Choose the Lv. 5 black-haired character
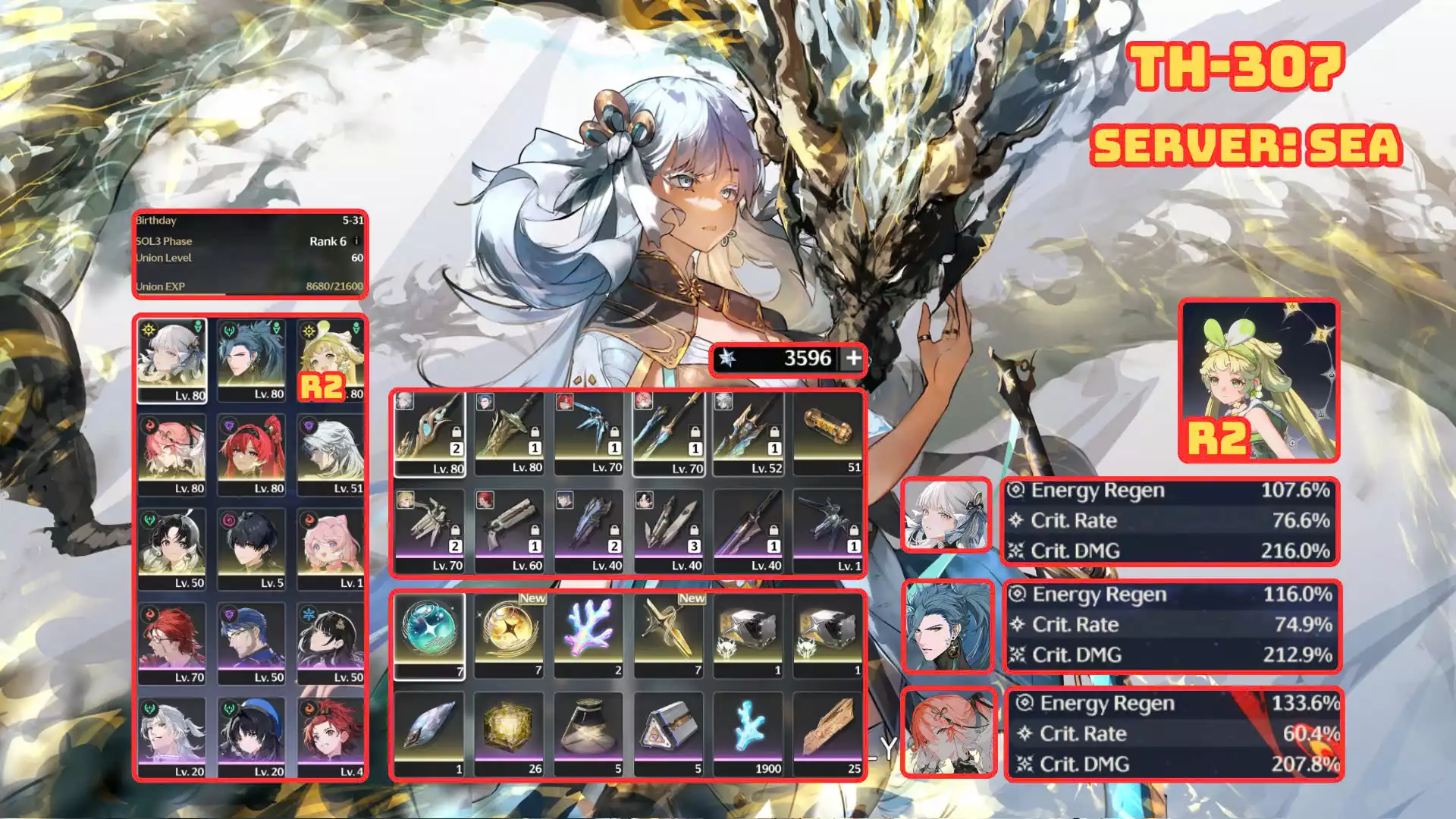The width and height of the screenshot is (1456, 819). click(251, 548)
